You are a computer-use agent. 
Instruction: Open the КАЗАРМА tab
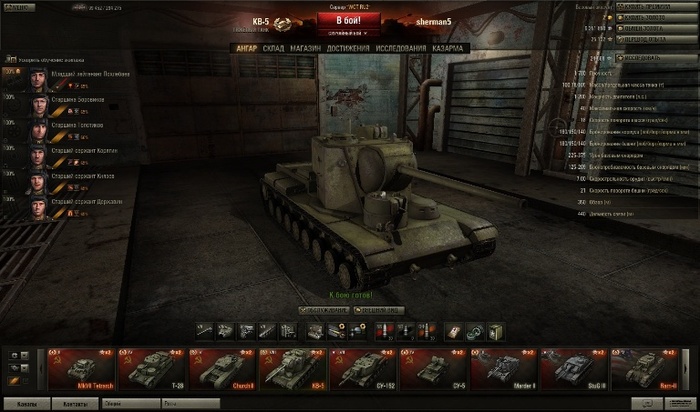click(450, 48)
